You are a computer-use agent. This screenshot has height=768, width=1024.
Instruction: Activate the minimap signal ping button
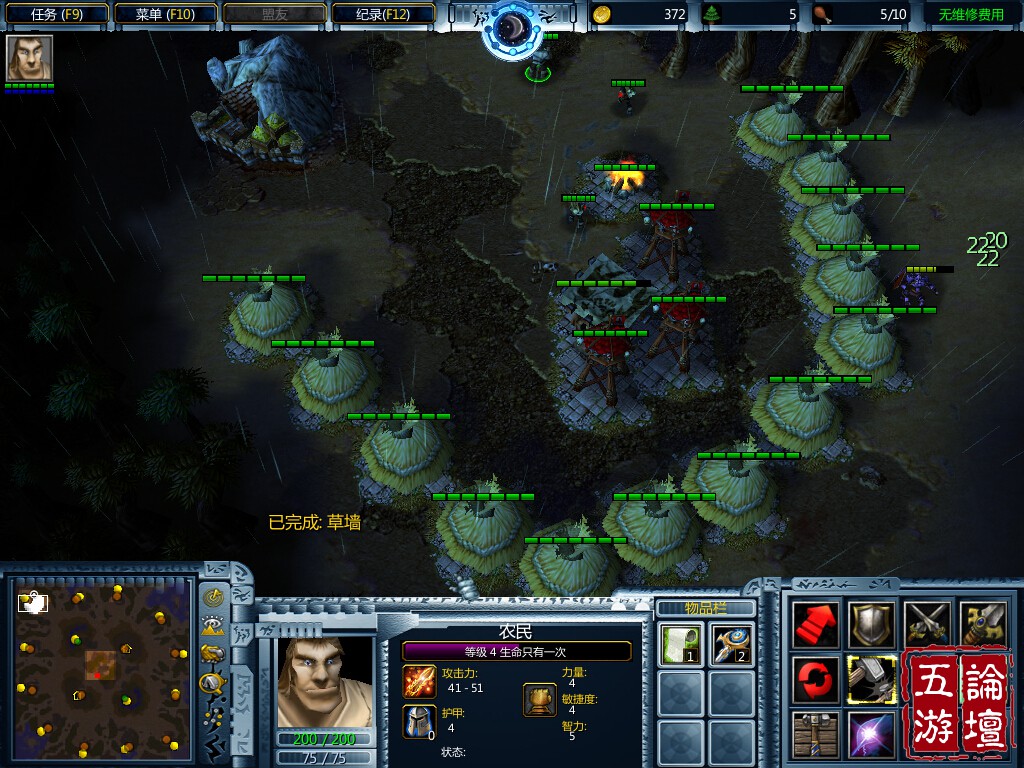pyautogui.click(x=213, y=598)
